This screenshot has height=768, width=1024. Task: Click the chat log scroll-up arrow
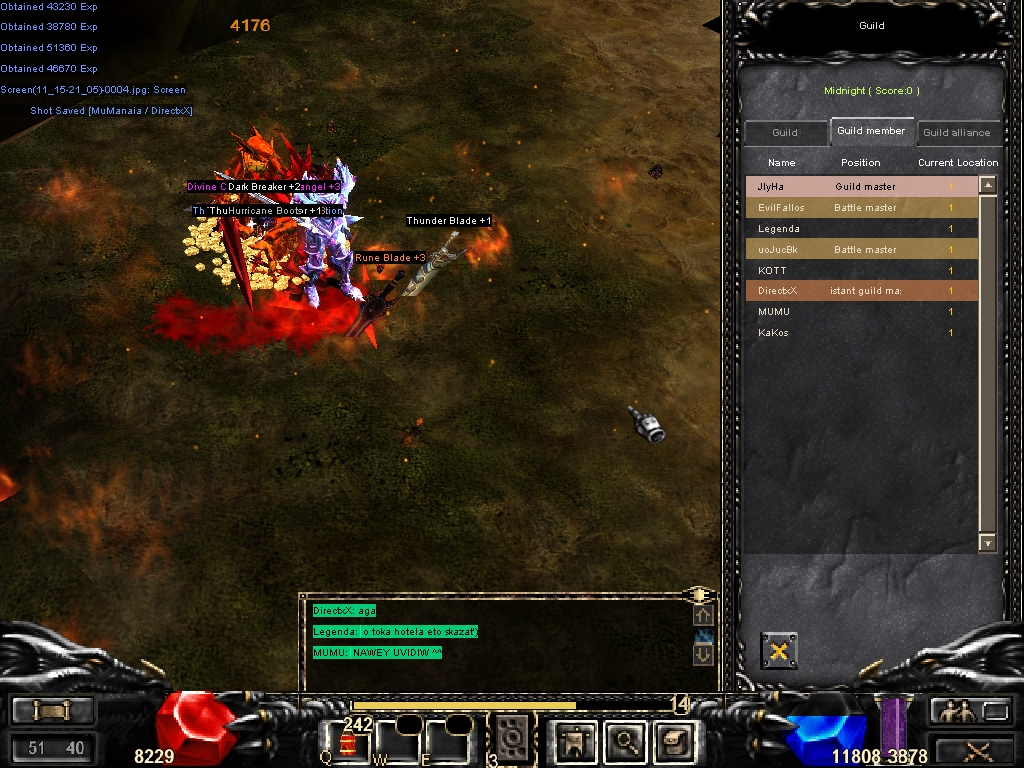pyautogui.click(x=703, y=616)
